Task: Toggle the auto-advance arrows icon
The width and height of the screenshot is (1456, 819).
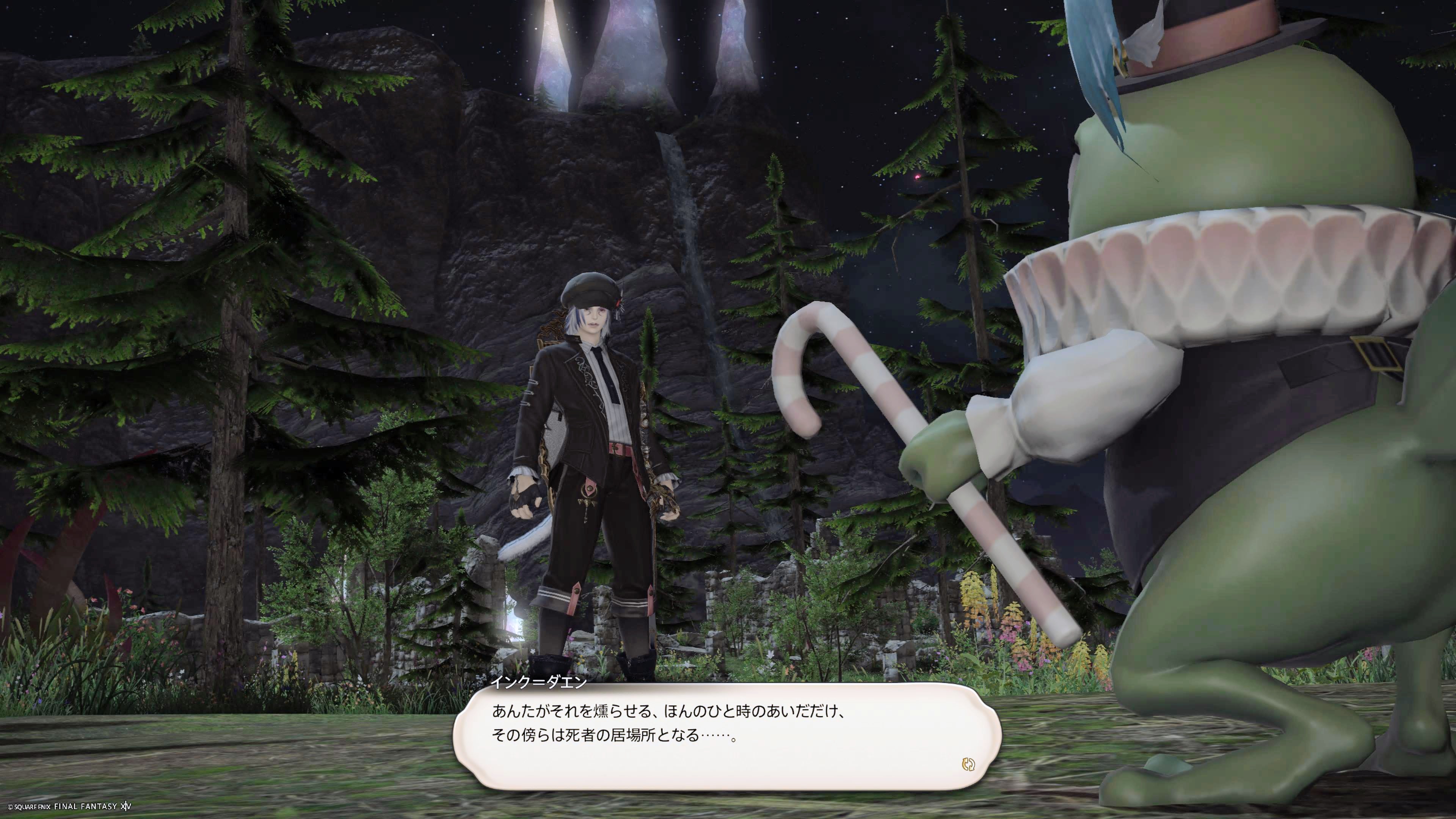Action: (x=968, y=765)
